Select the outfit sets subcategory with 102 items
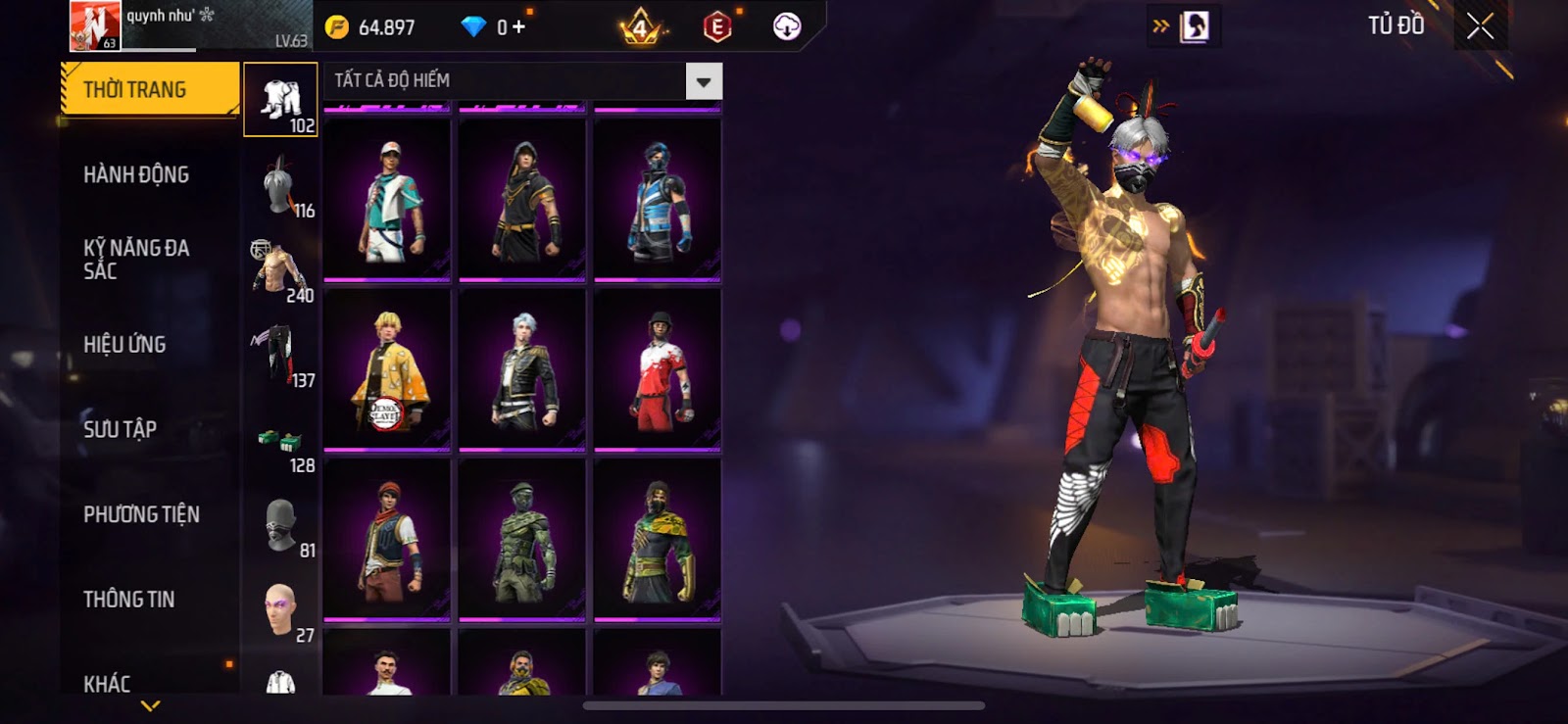 pos(280,100)
